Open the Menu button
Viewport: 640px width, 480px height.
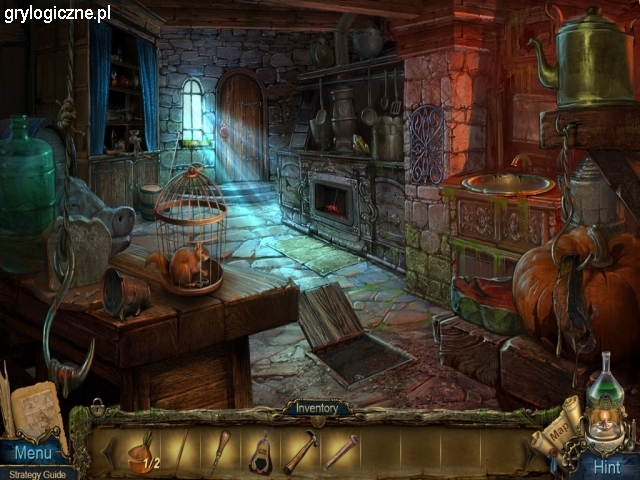coord(32,454)
